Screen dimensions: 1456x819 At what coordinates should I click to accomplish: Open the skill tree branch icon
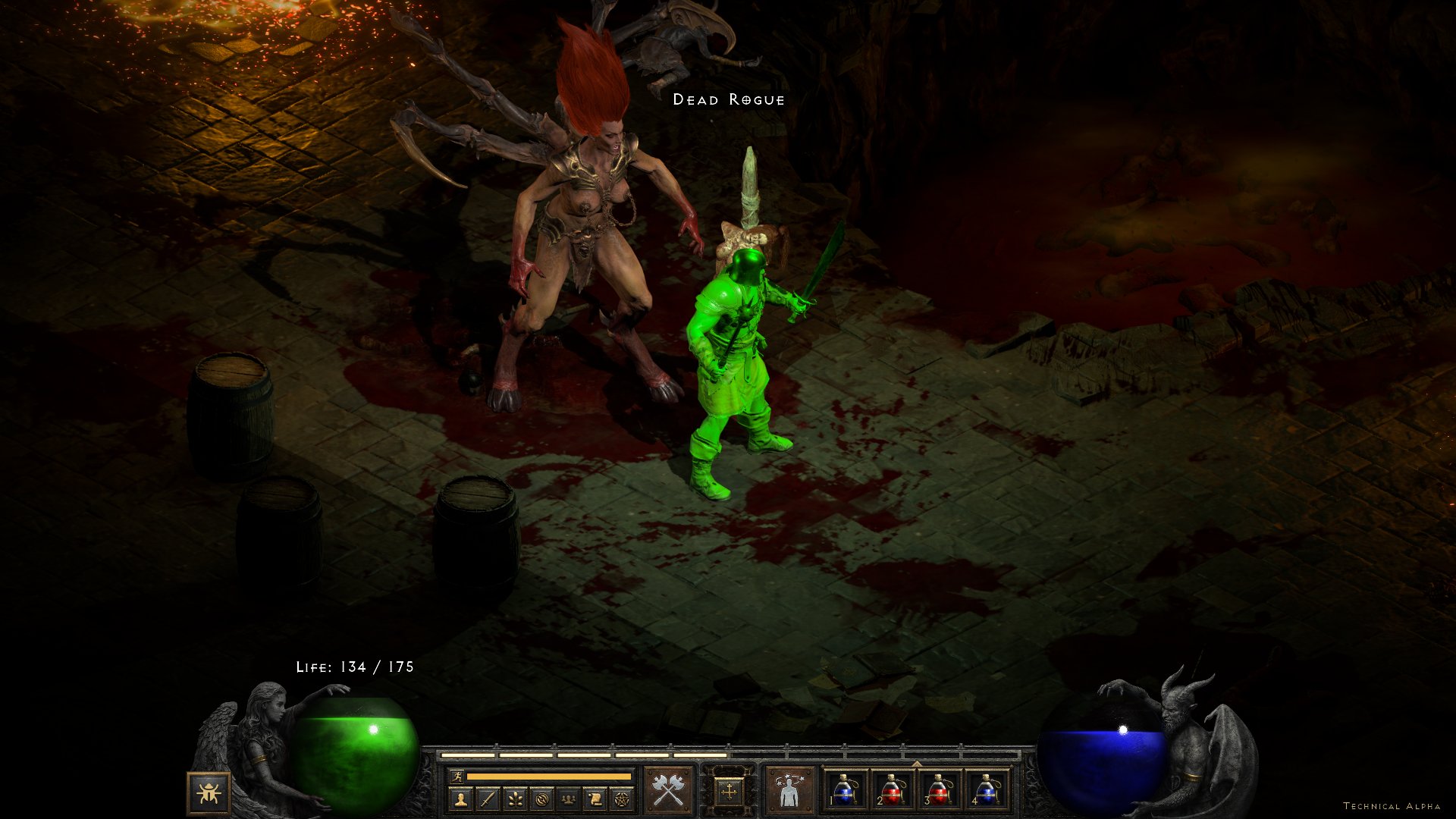[x=515, y=799]
